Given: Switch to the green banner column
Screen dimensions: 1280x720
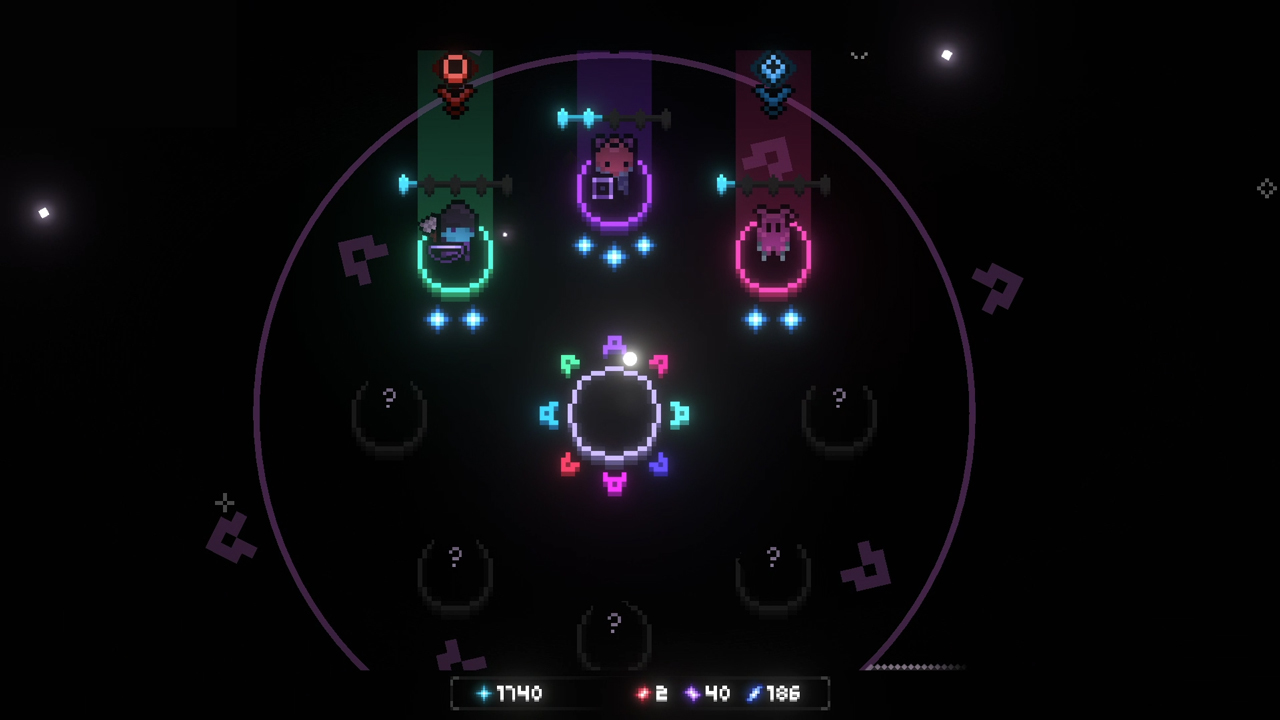Looking at the screenshot, I should click(457, 150).
